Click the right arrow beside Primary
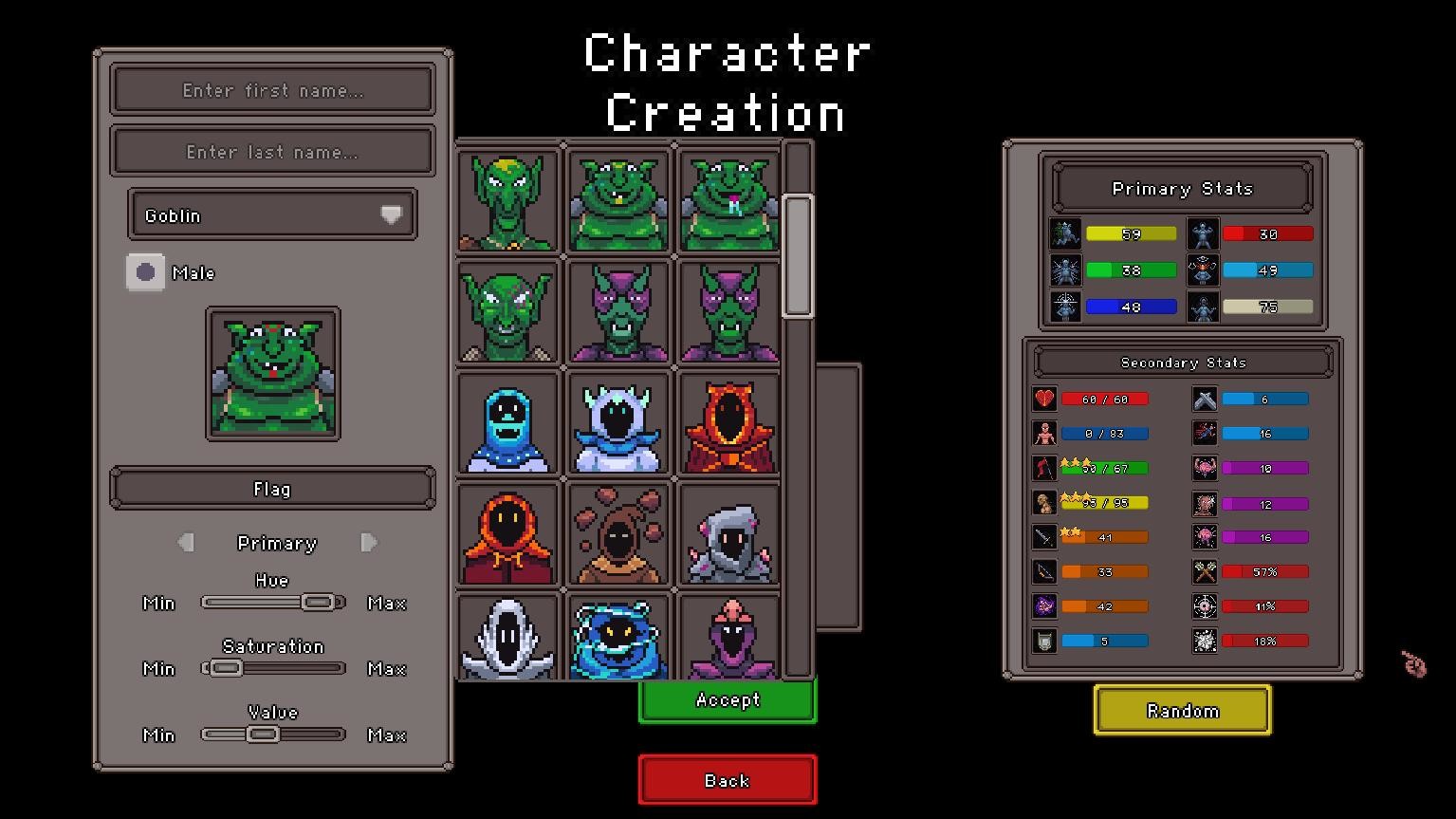Viewport: 1456px width, 819px height. point(369,542)
